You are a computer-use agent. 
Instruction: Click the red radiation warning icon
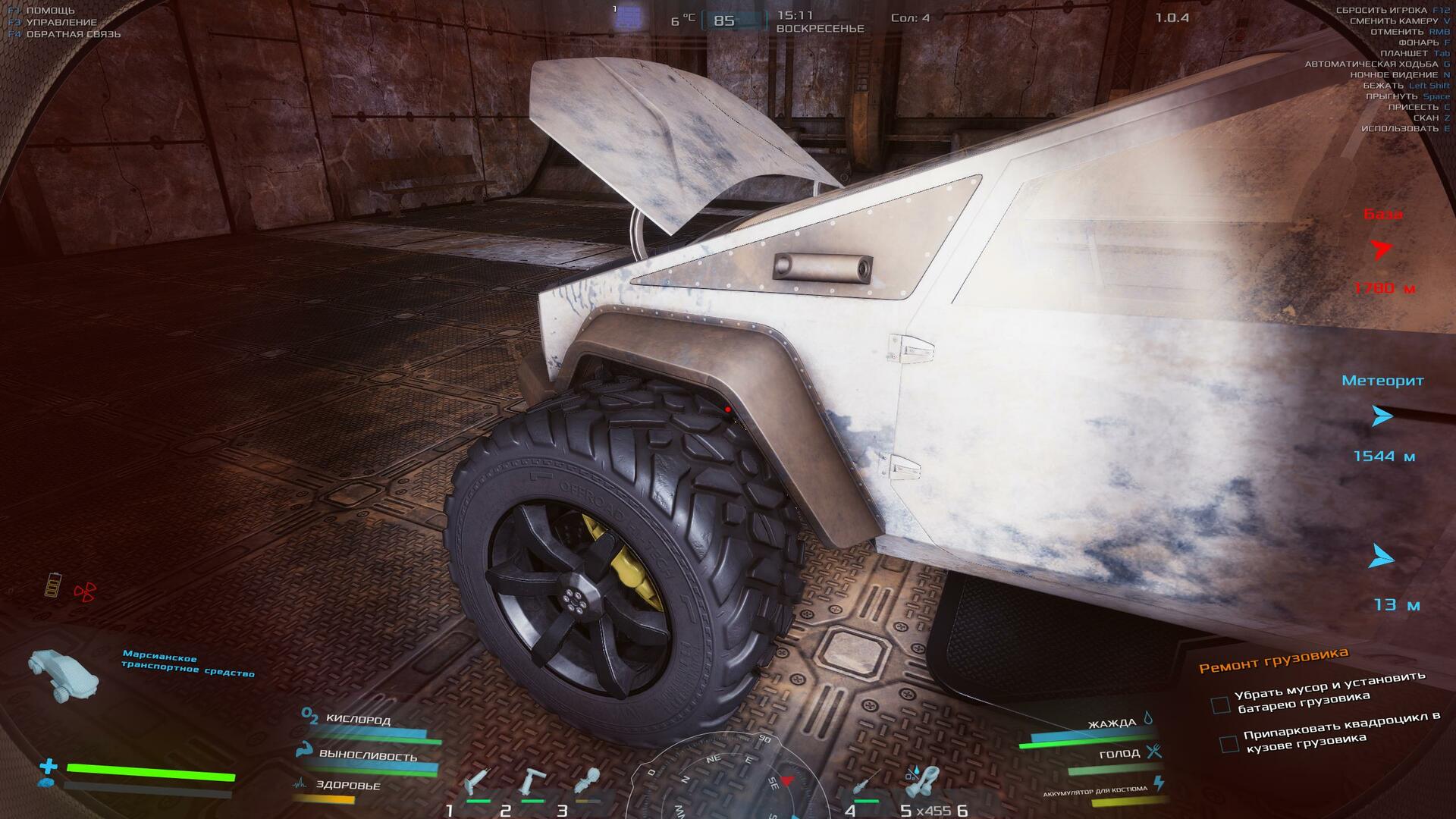(85, 591)
